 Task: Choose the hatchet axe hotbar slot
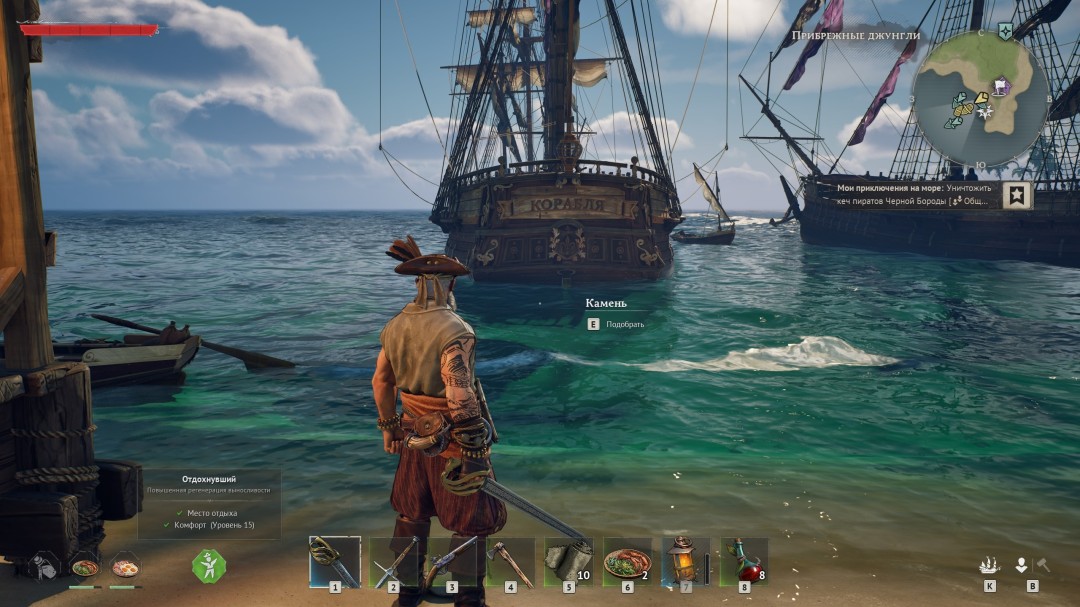pos(510,561)
